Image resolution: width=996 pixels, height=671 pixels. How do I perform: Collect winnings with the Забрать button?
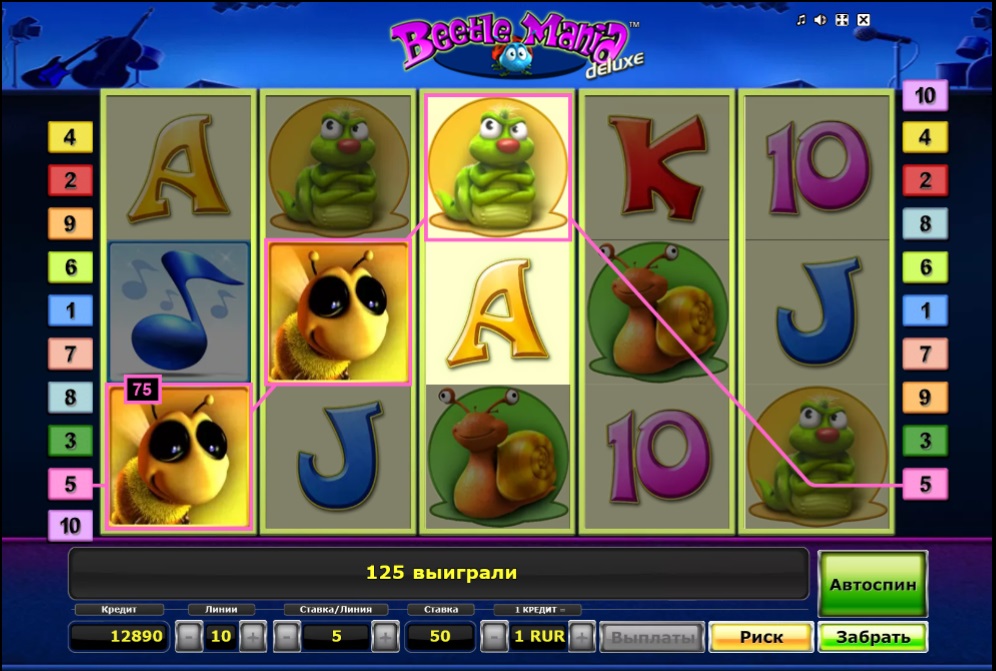[872, 637]
